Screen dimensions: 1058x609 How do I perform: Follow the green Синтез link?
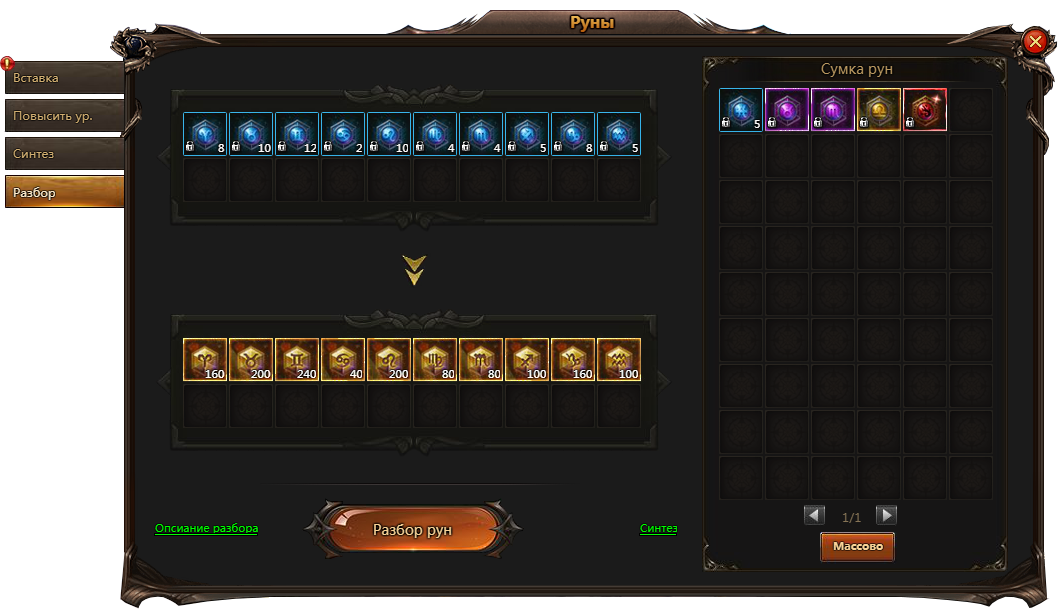point(658,528)
